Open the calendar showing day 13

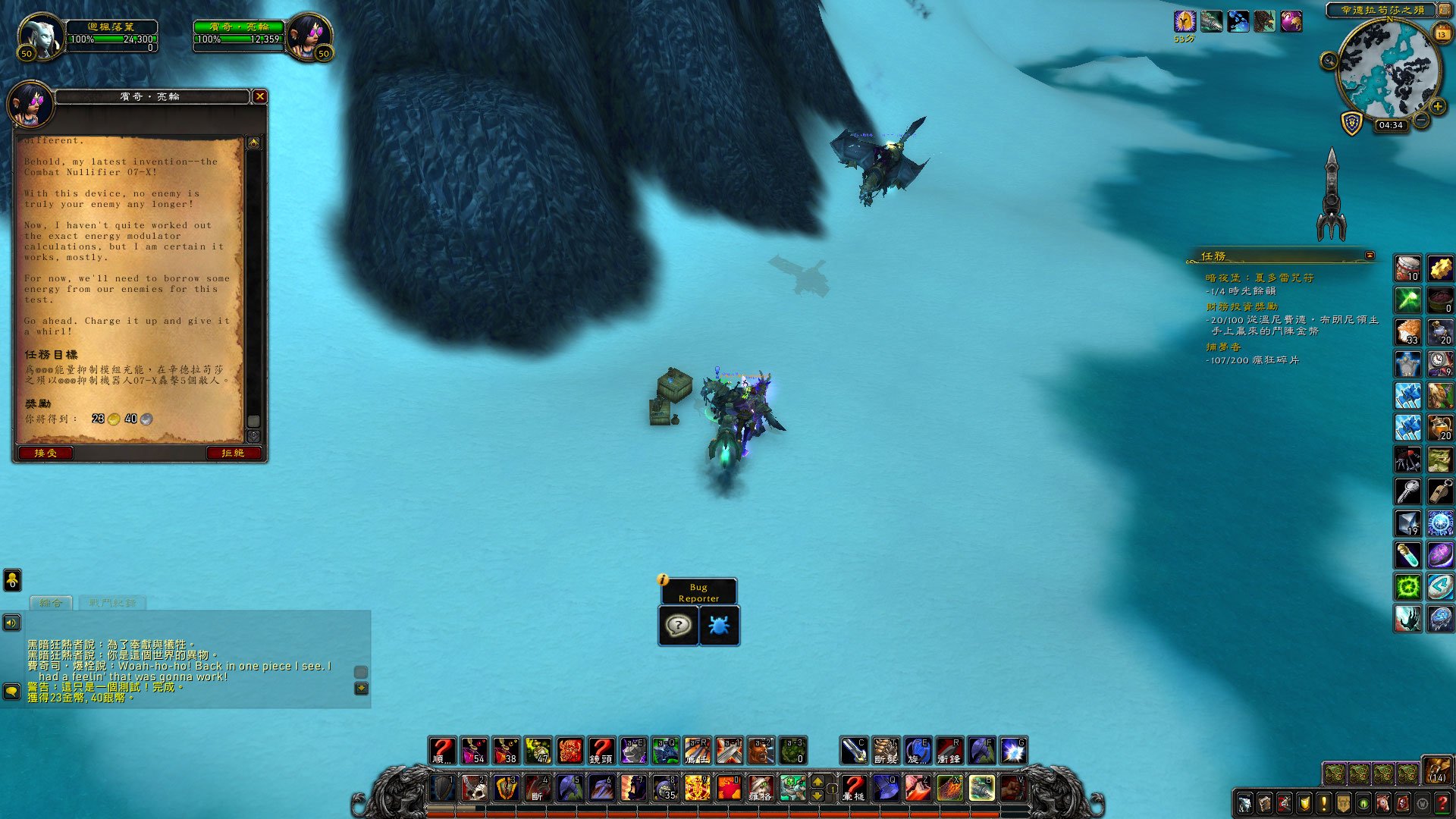pyautogui.click(x=1442, y=33)
